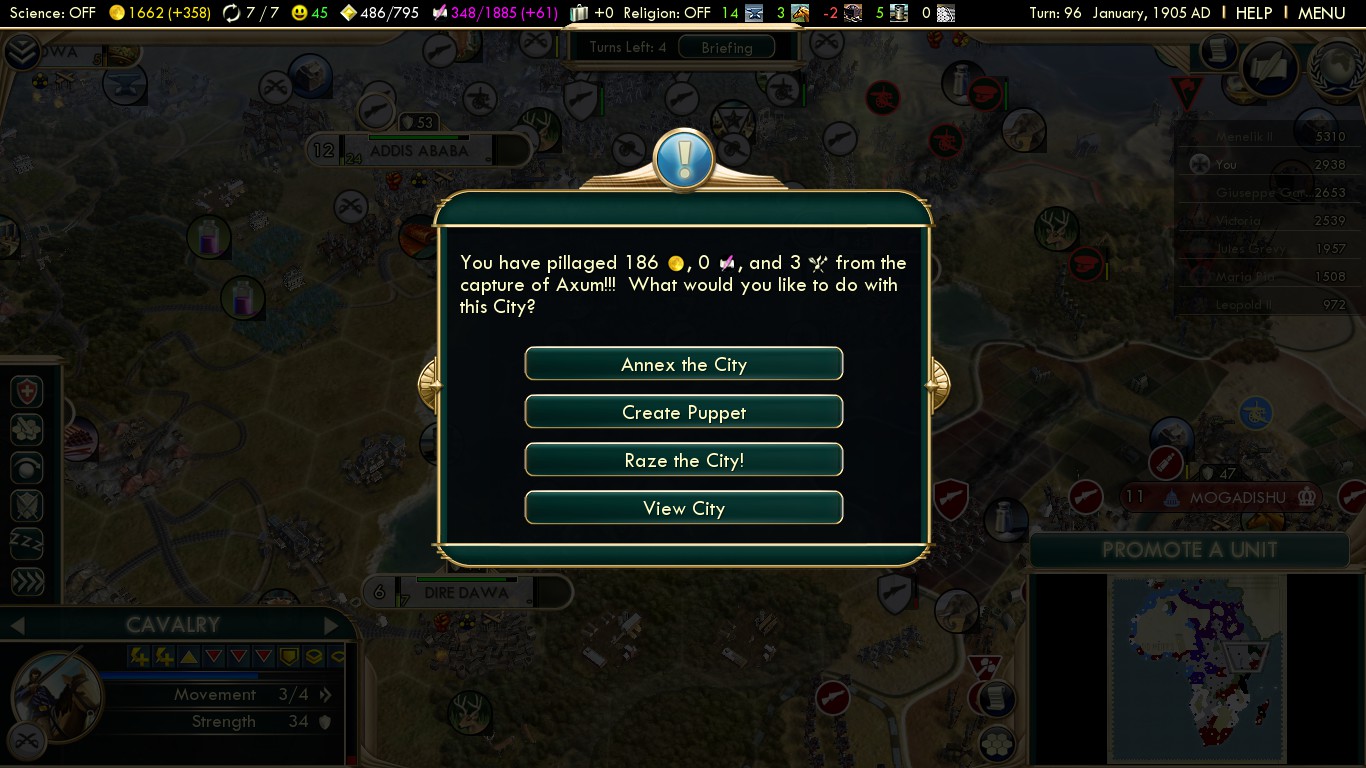Open View City
1366x768 pixels.
coord(684,508)
